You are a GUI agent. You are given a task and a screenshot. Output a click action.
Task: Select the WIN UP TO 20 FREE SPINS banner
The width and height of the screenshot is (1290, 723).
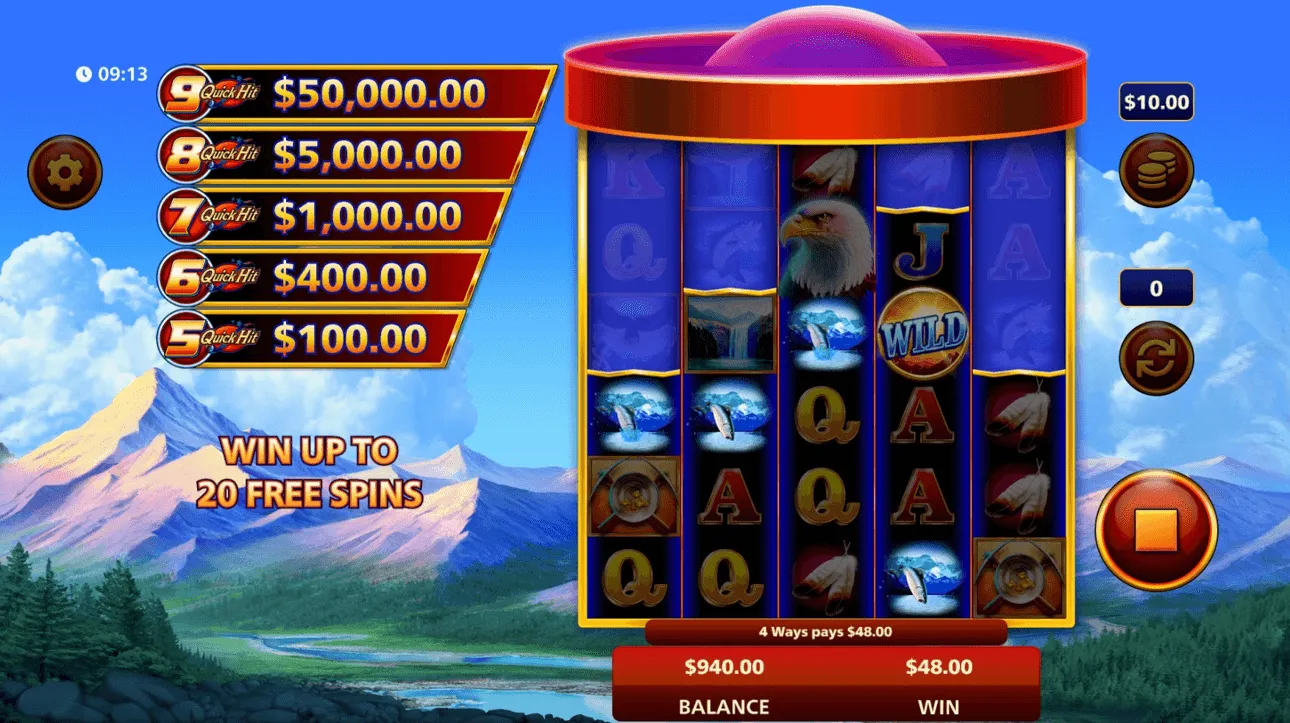point(315,473)
